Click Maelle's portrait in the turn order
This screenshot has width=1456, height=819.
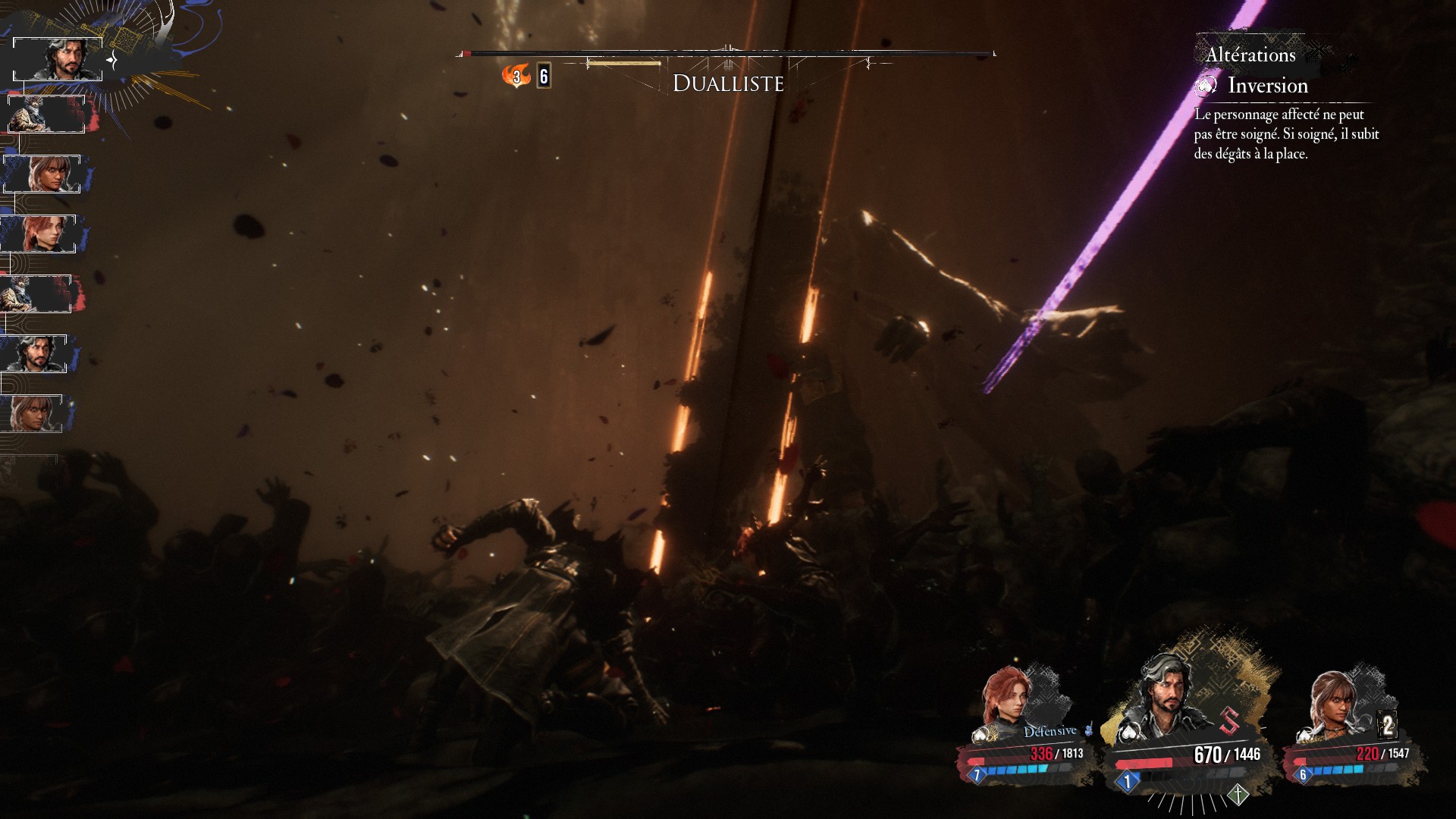pyautogui.click(x=42, y=234)
